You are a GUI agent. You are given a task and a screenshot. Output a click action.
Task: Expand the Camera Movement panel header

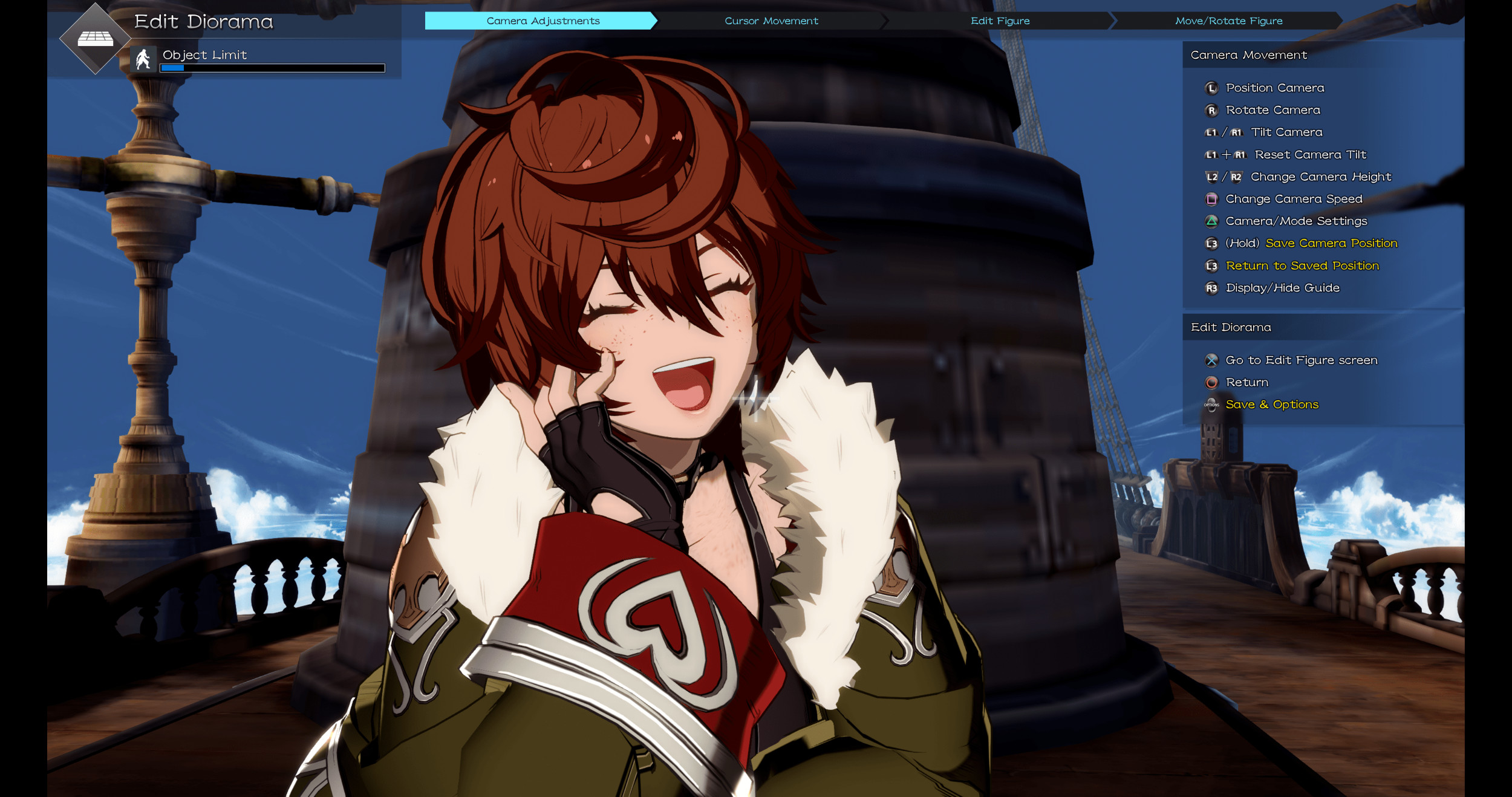click(1248, 55)
